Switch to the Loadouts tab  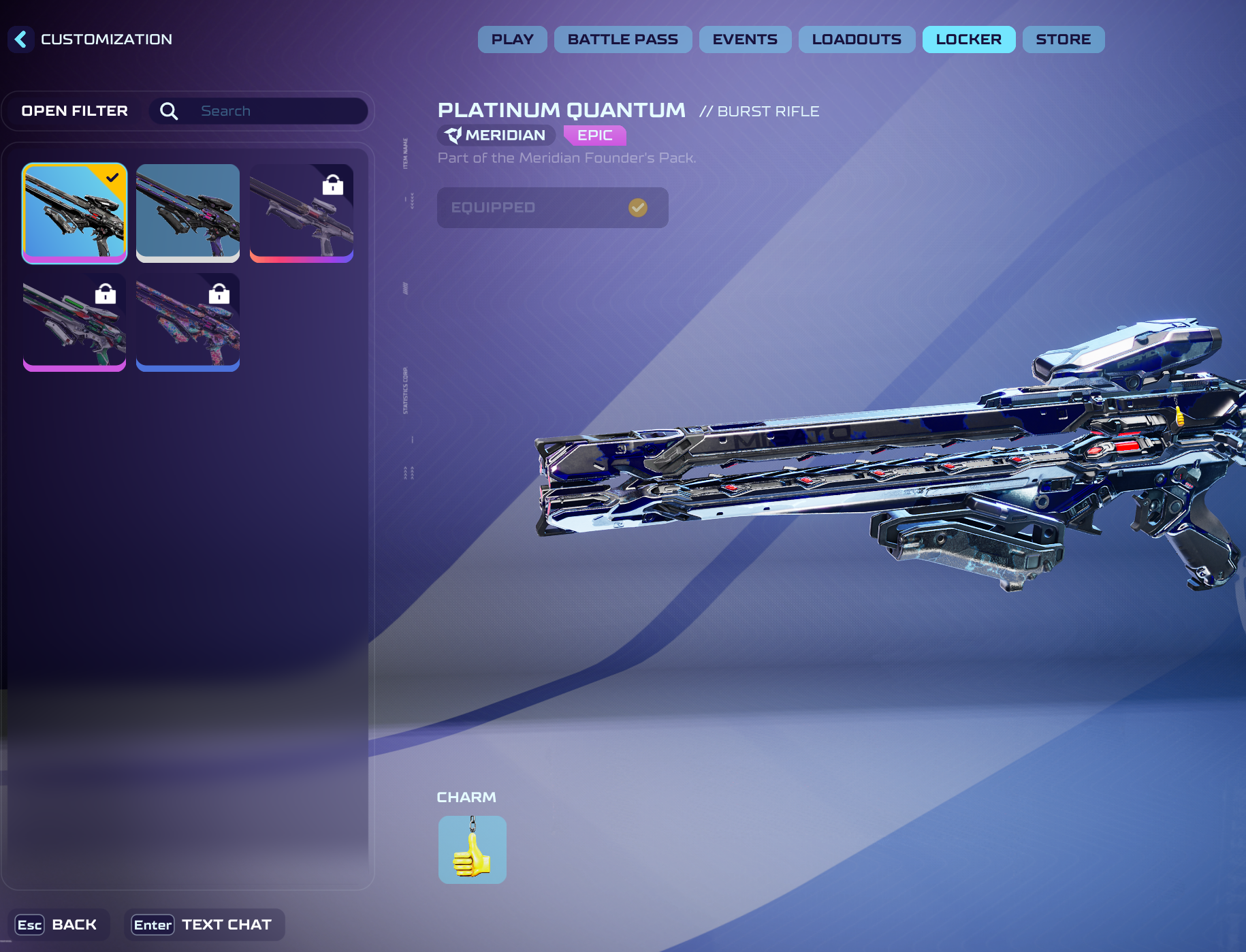[x=857, y=39]
